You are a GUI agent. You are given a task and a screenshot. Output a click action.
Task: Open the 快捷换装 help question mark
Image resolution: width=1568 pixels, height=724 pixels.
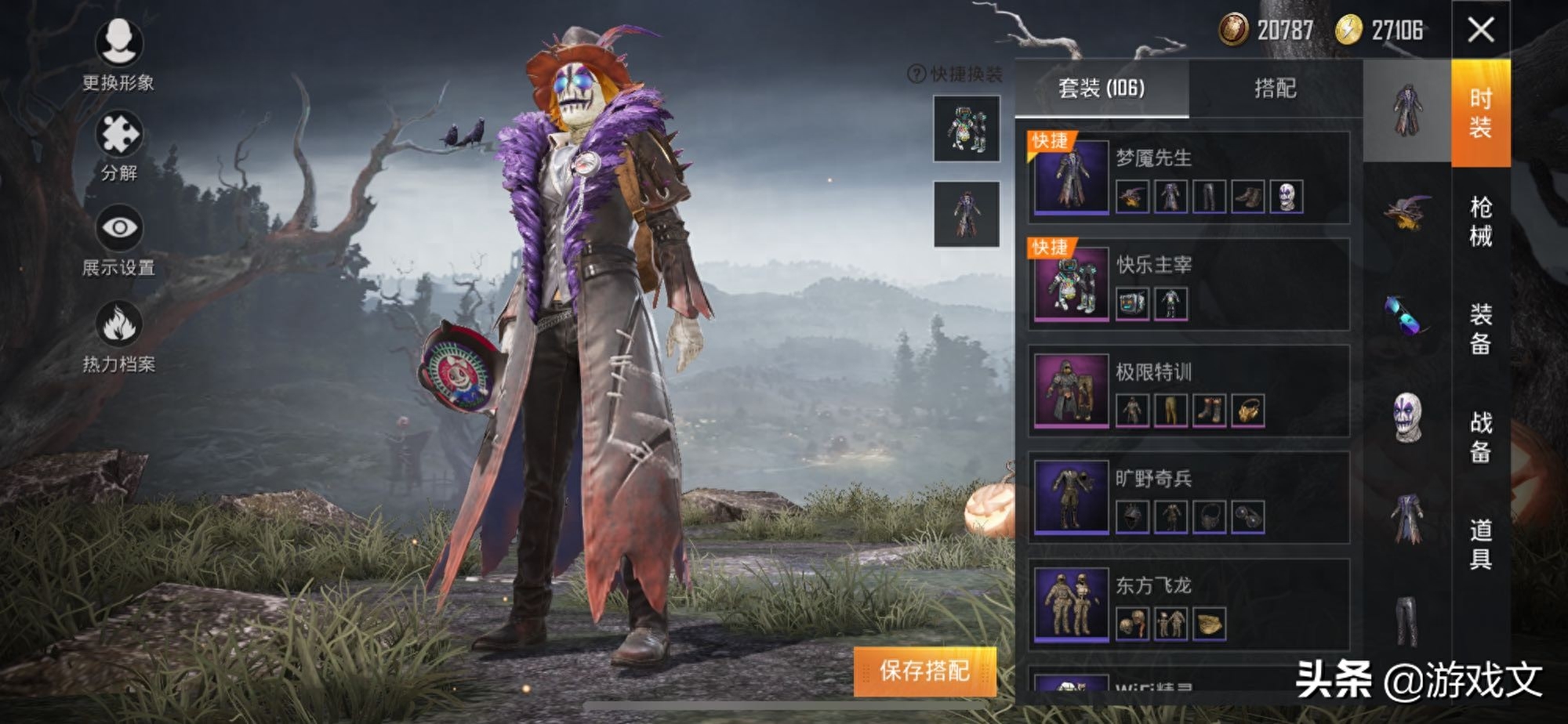click(916, 74)
